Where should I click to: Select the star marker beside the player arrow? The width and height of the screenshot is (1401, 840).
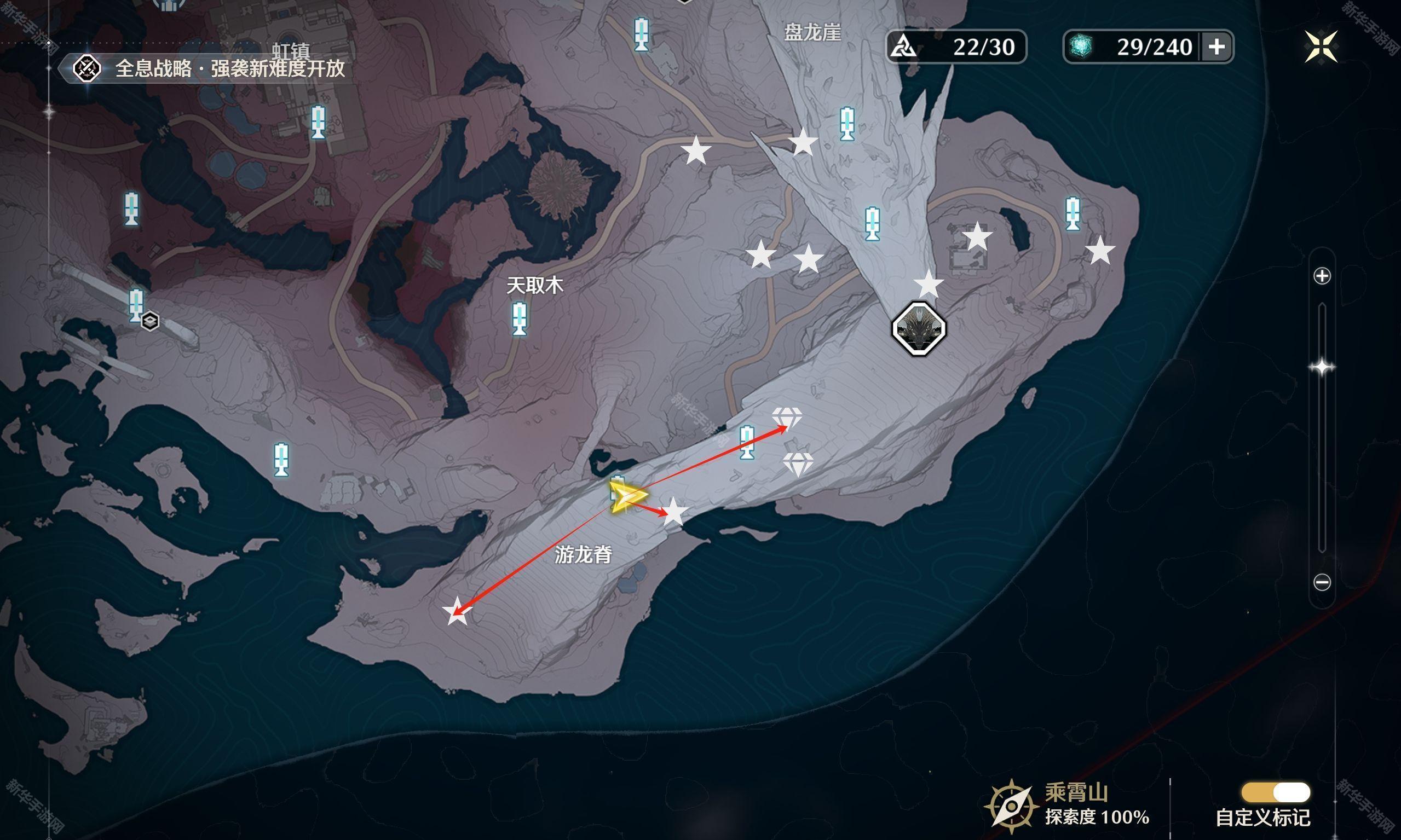(x=674, y=512)
